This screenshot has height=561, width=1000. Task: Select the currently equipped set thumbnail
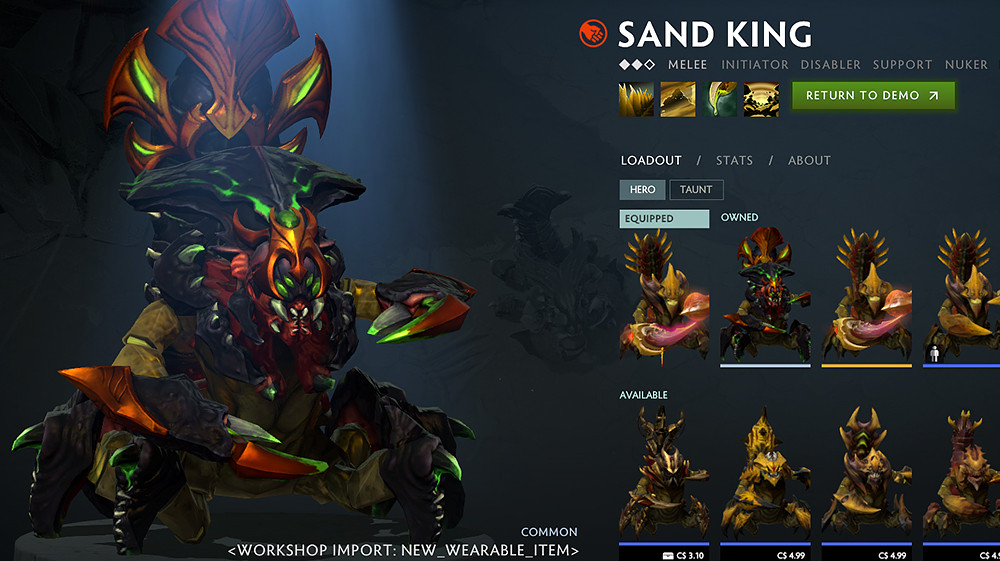click(665, 295)
